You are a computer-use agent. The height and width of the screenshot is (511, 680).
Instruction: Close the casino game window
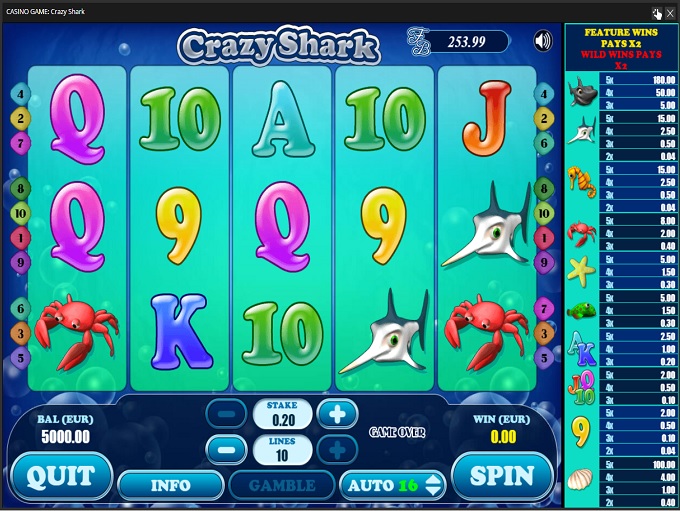[x=670, y=13]
